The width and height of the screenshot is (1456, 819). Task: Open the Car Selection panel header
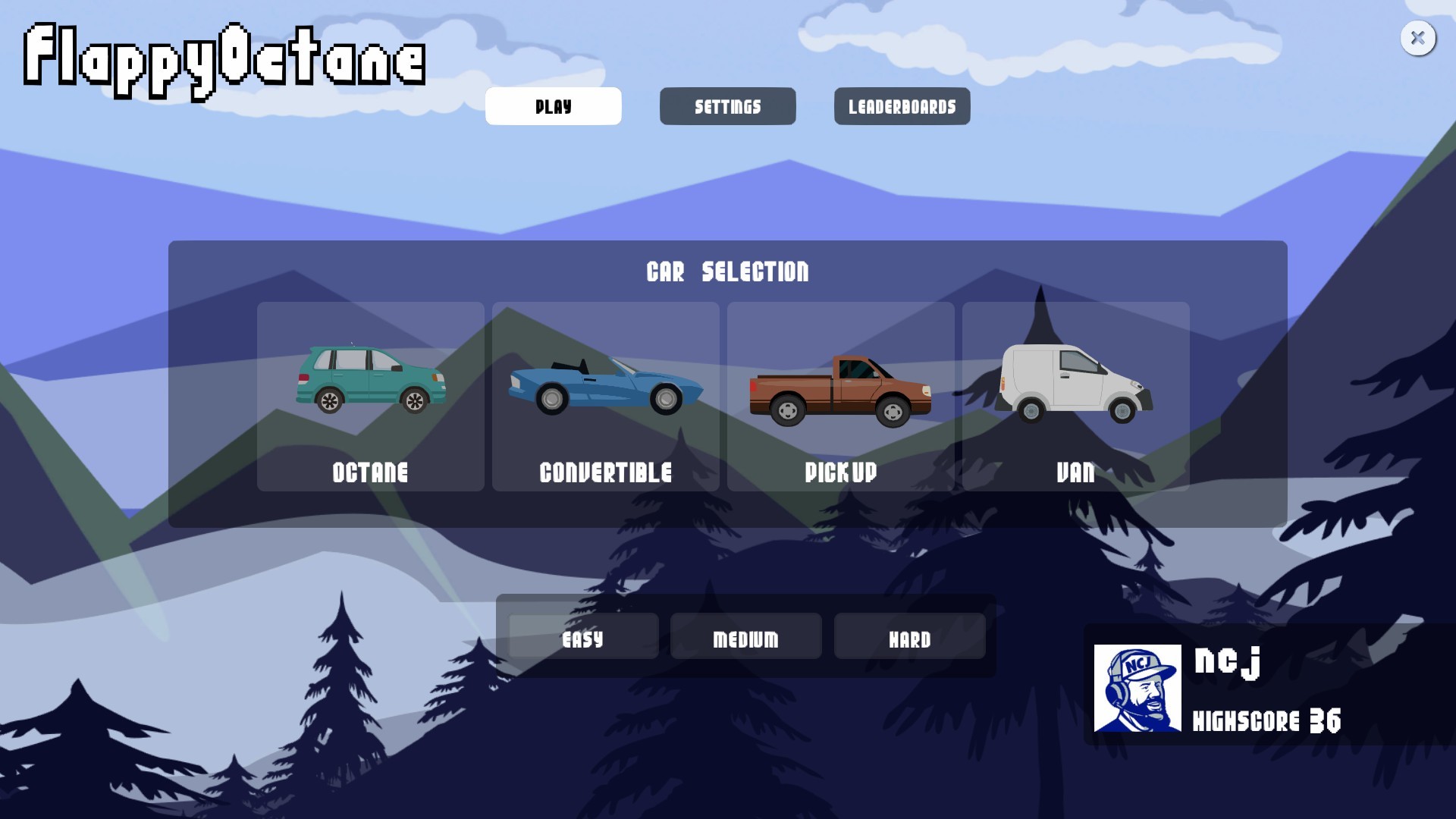tap(727, 271)
